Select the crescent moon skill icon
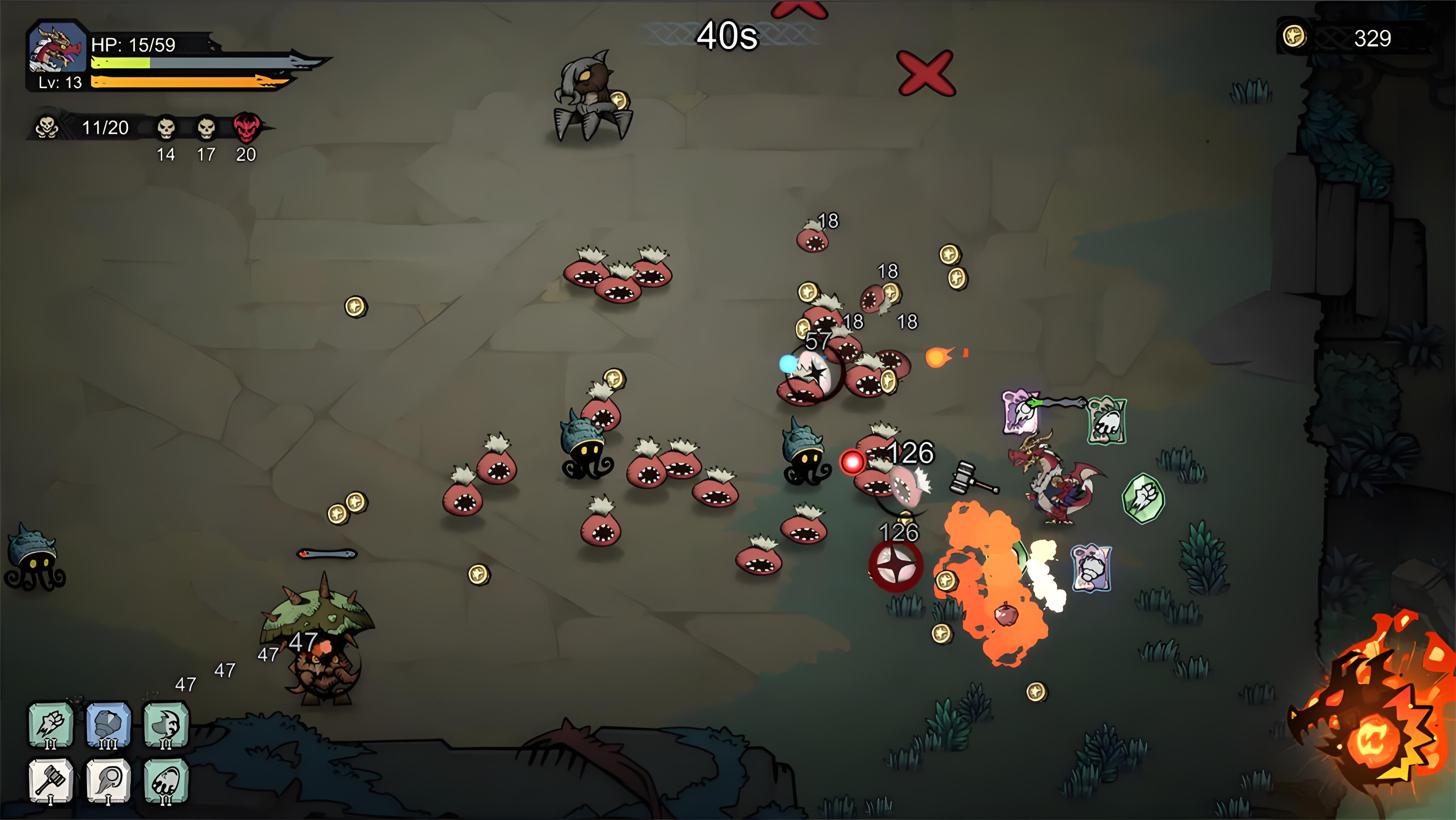This screenshot has height=820, width=1456. click(x=166, y=725)
